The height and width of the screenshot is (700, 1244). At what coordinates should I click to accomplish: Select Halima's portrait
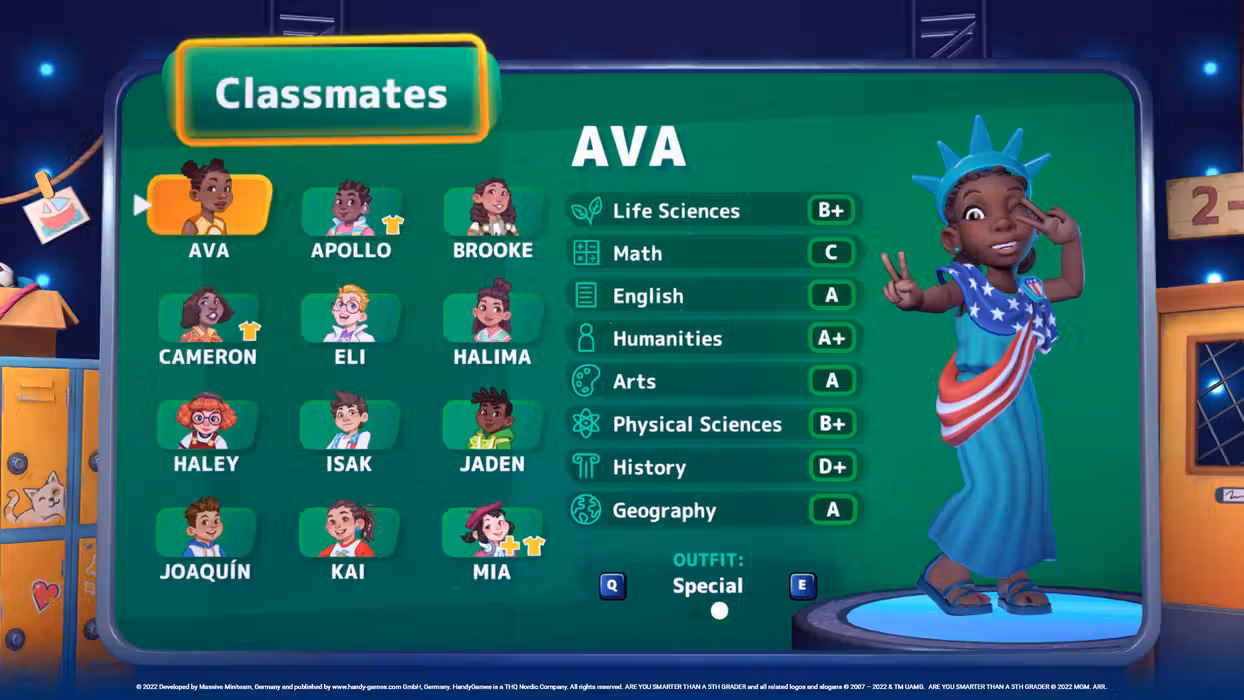click(492, 318)
